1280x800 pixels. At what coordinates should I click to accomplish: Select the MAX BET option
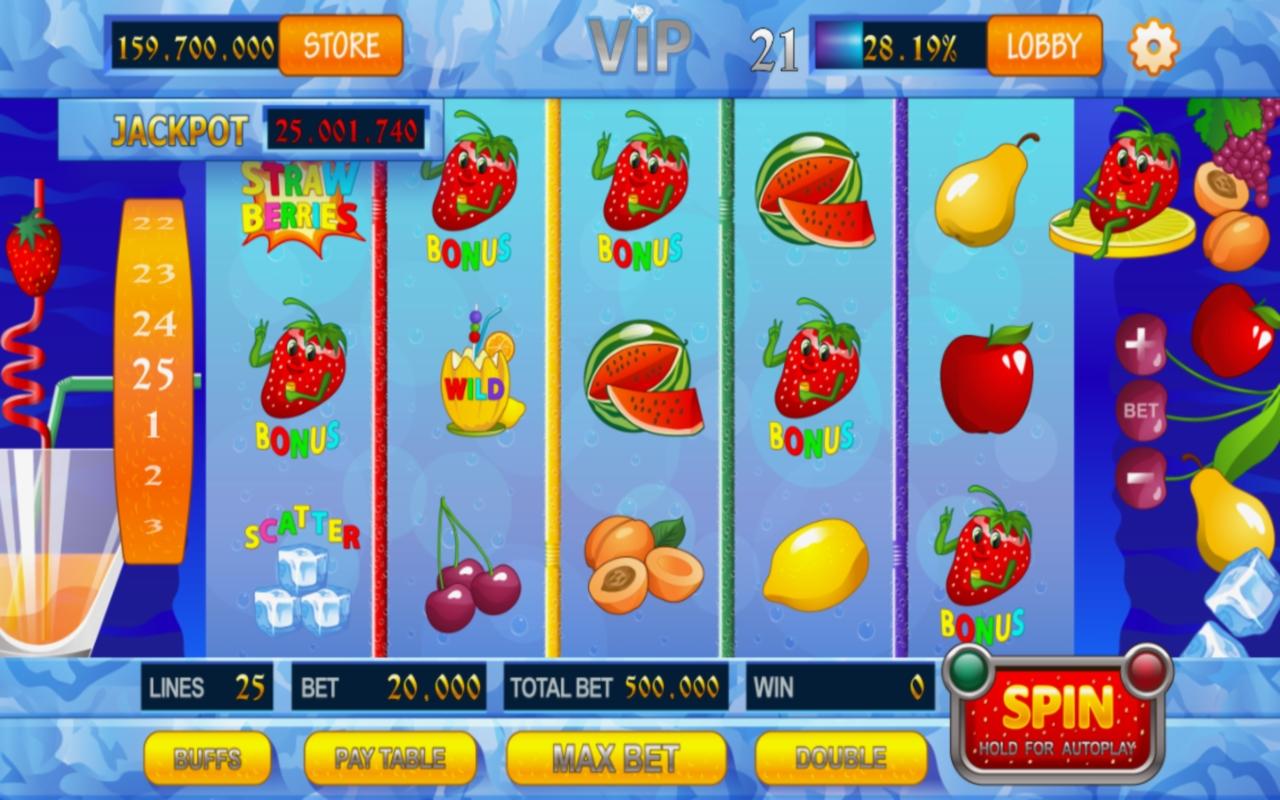(x=615, y=757)
